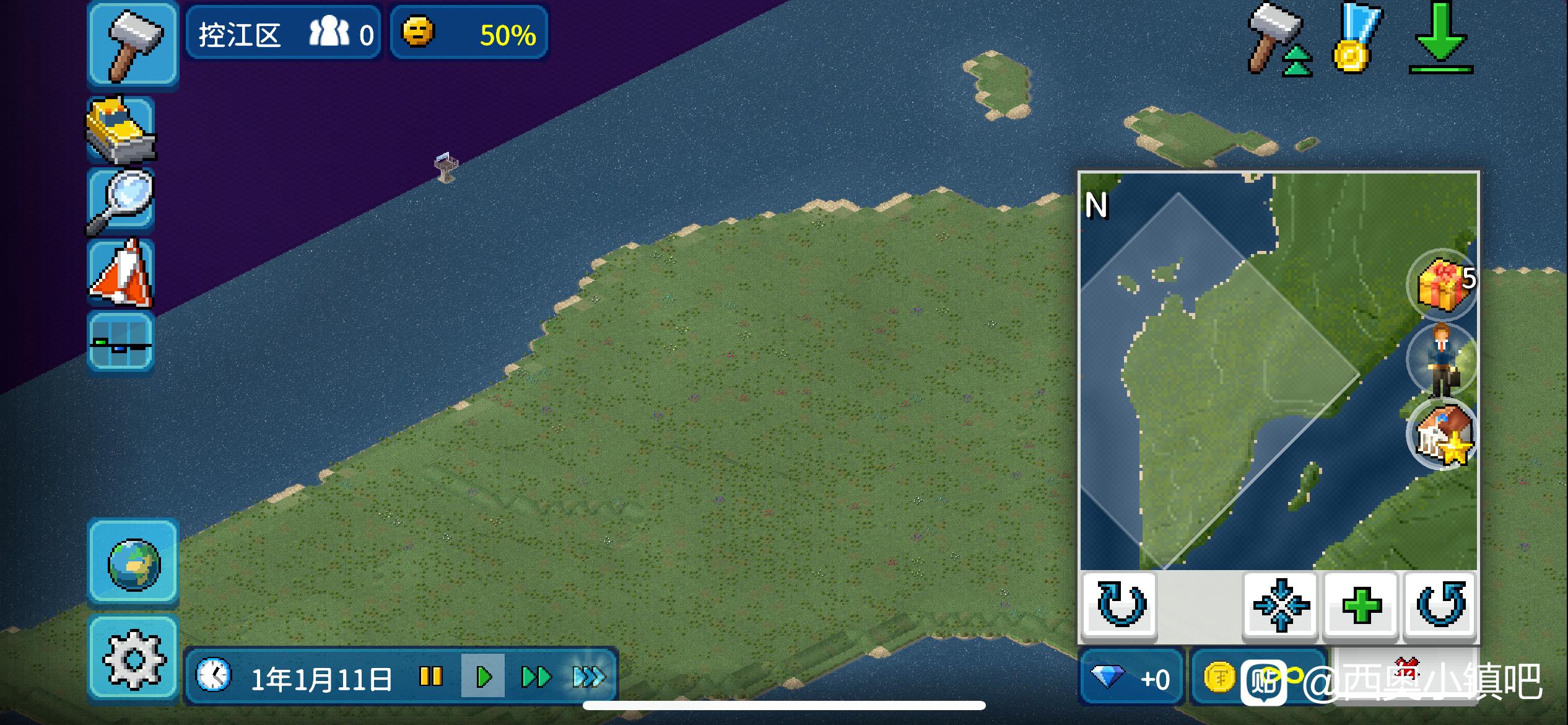Image resolution: width=1568 pixels, height=725 pixels.
Task: Open the gold medal achievements
Action: point(1356,38)
